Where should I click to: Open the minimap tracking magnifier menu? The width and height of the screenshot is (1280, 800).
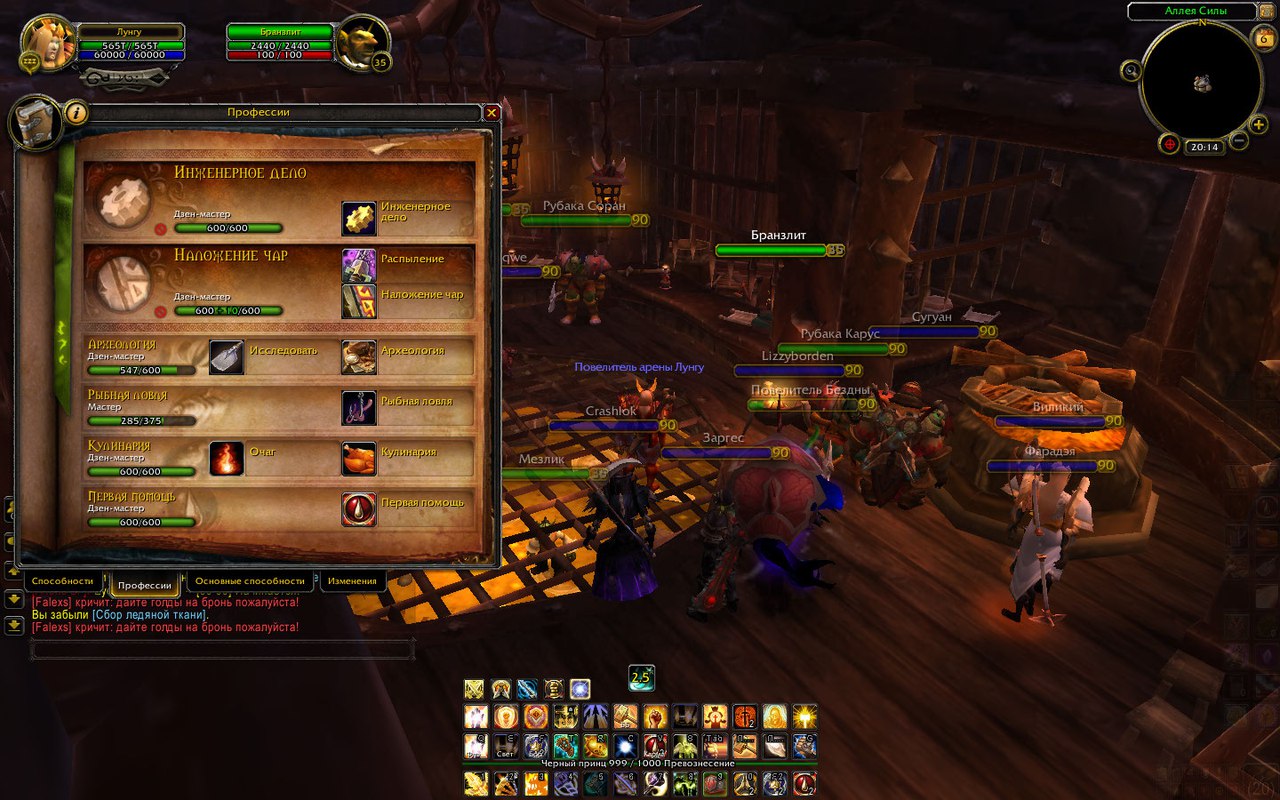click(x=1131, y=70)
